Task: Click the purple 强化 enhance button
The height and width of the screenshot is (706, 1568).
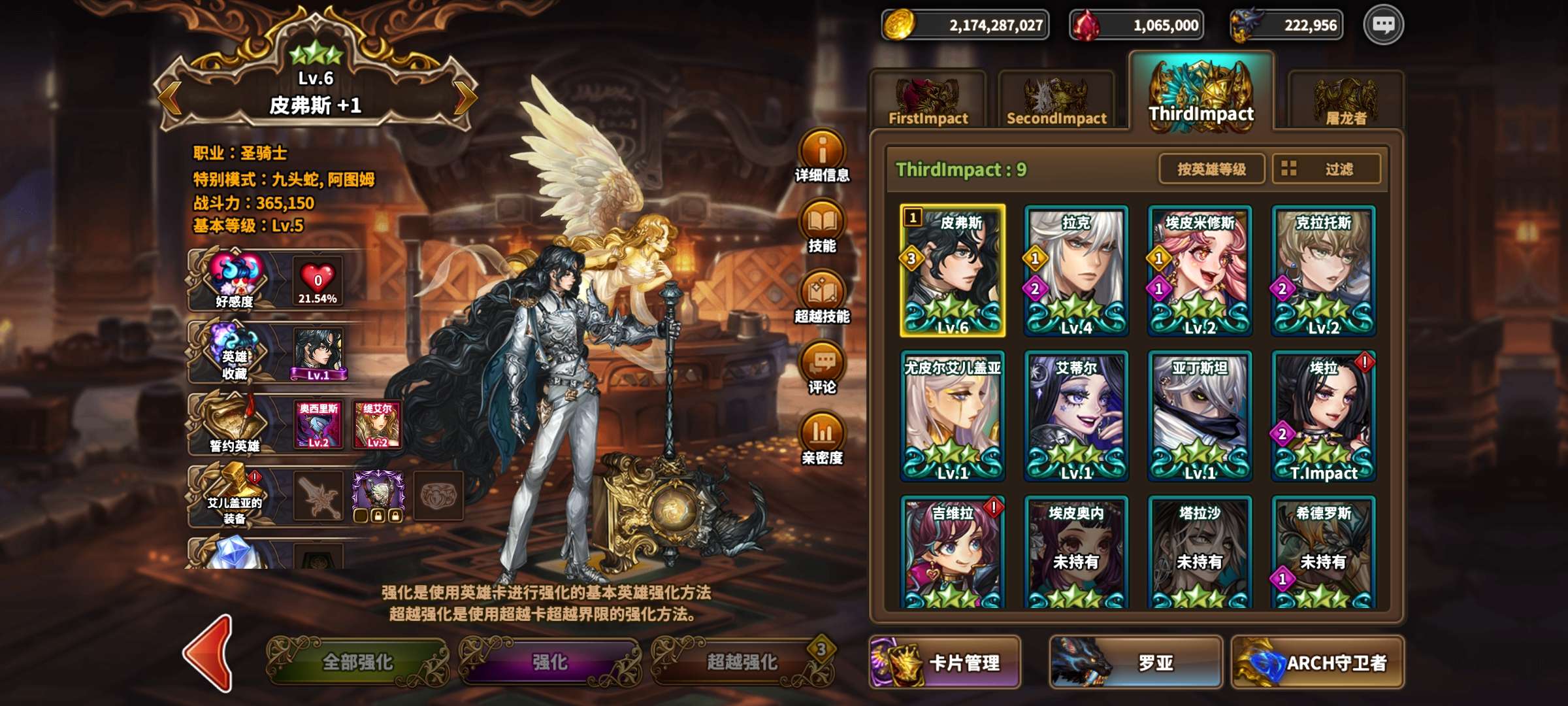Action: [x=550, y=662]
